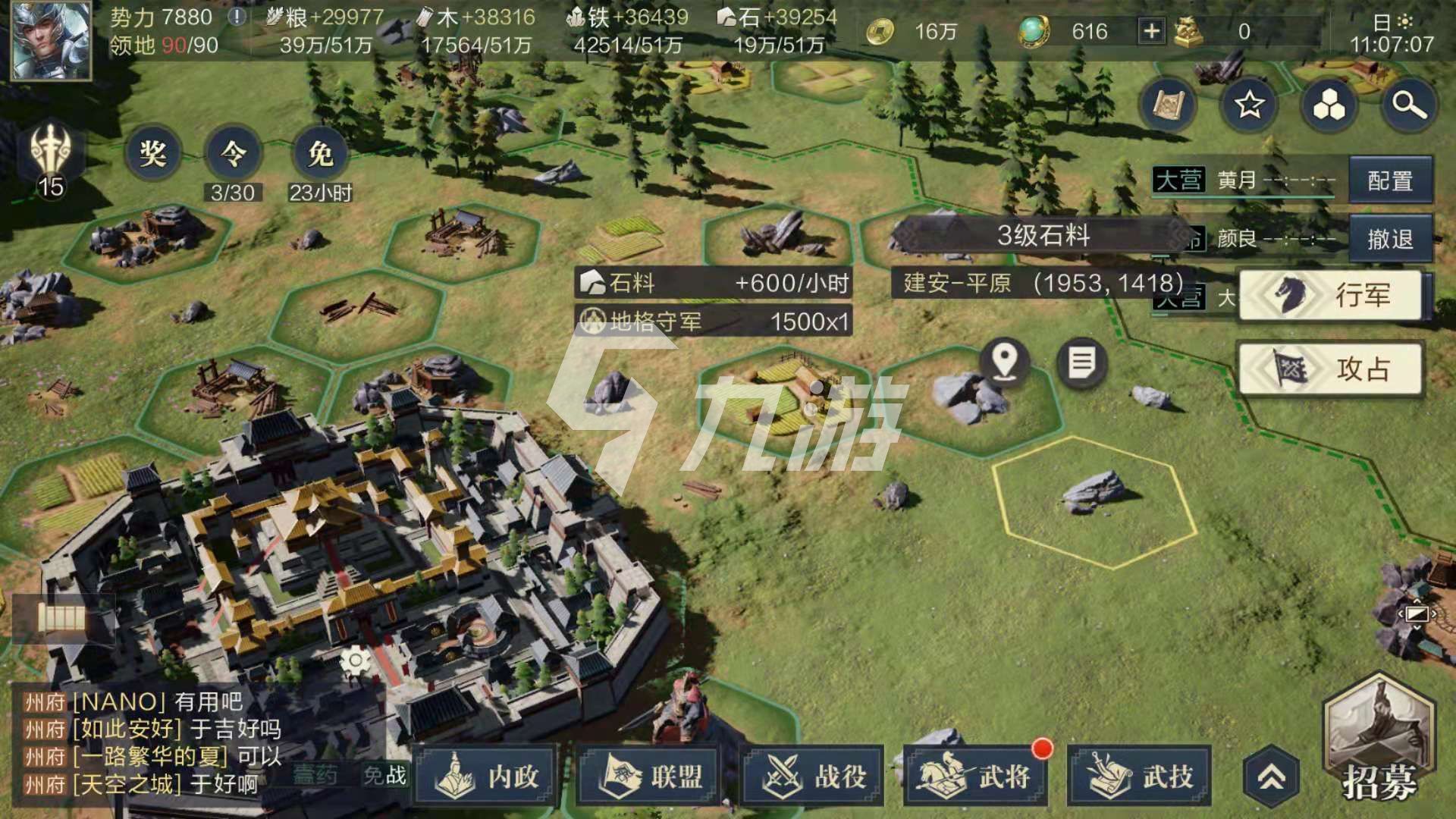Open the player avatar portrait
1456x819 pixels.
coord(51,39)
